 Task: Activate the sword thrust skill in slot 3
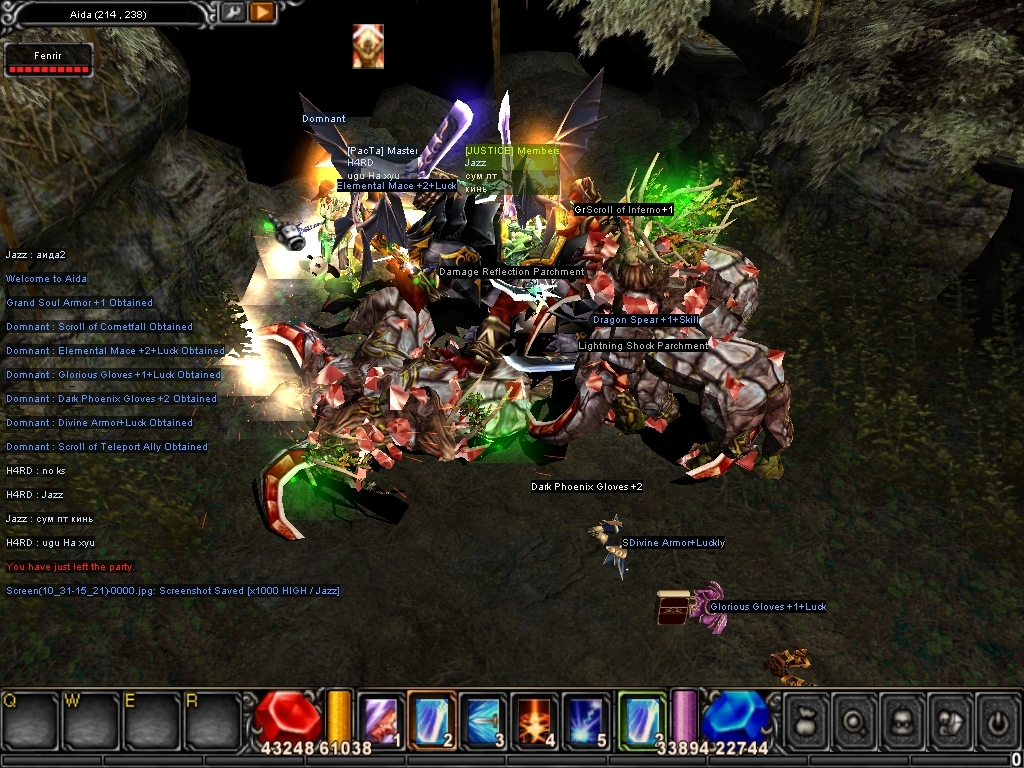(x=484, y=718)
